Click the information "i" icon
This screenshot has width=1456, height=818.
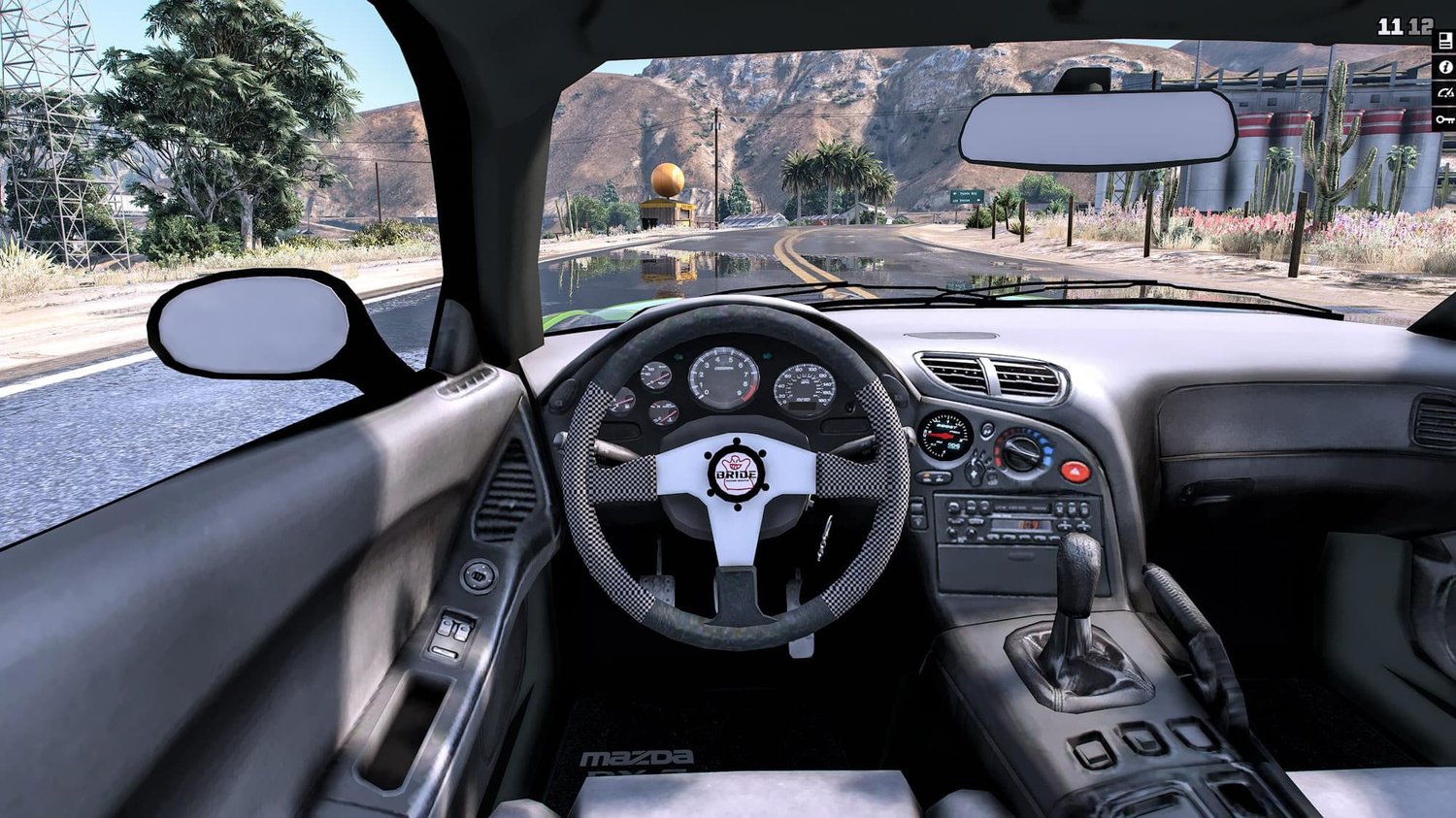[1444, 68]
